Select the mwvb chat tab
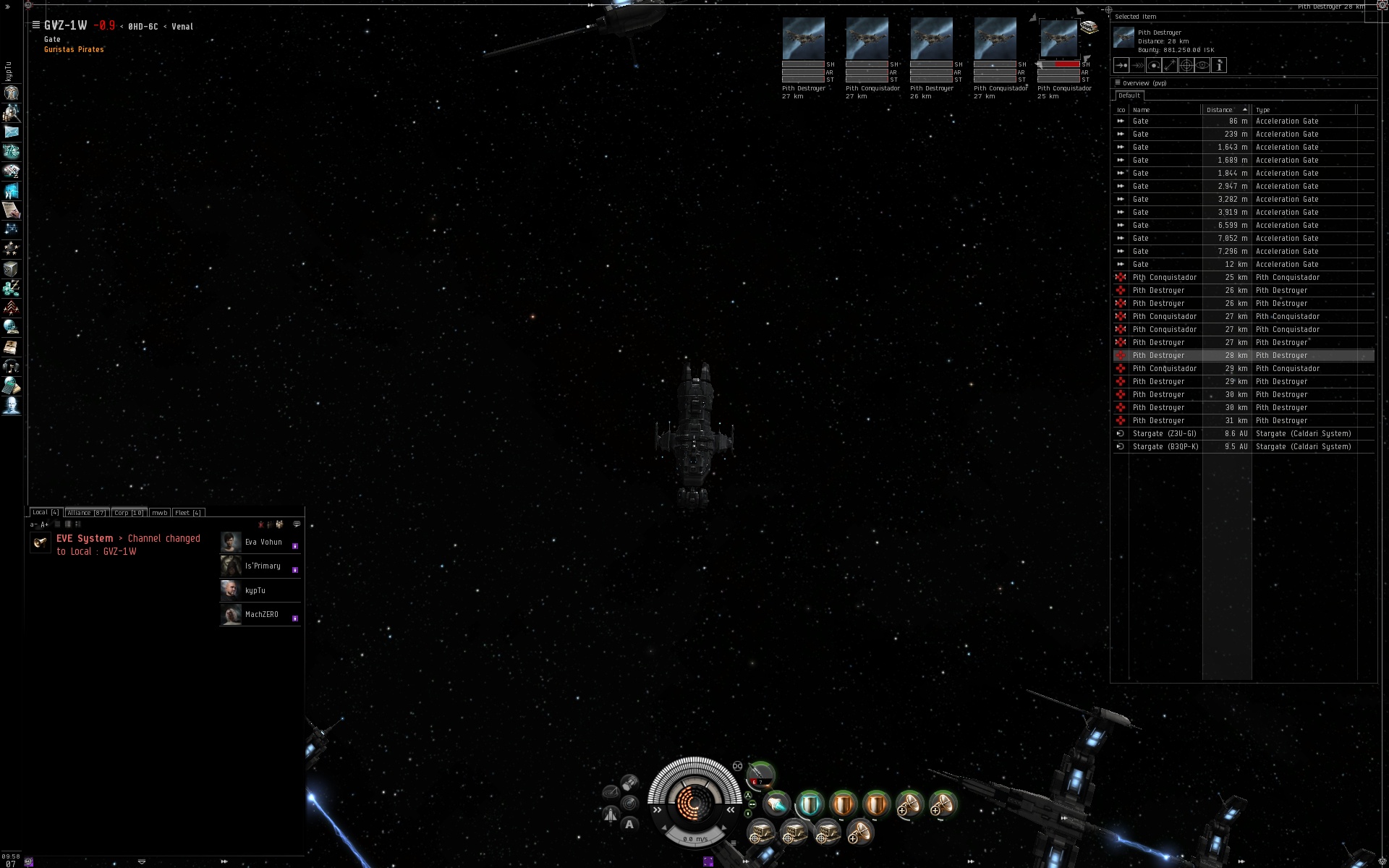This screenshot has width=1389, height=868. click(159, 512)
